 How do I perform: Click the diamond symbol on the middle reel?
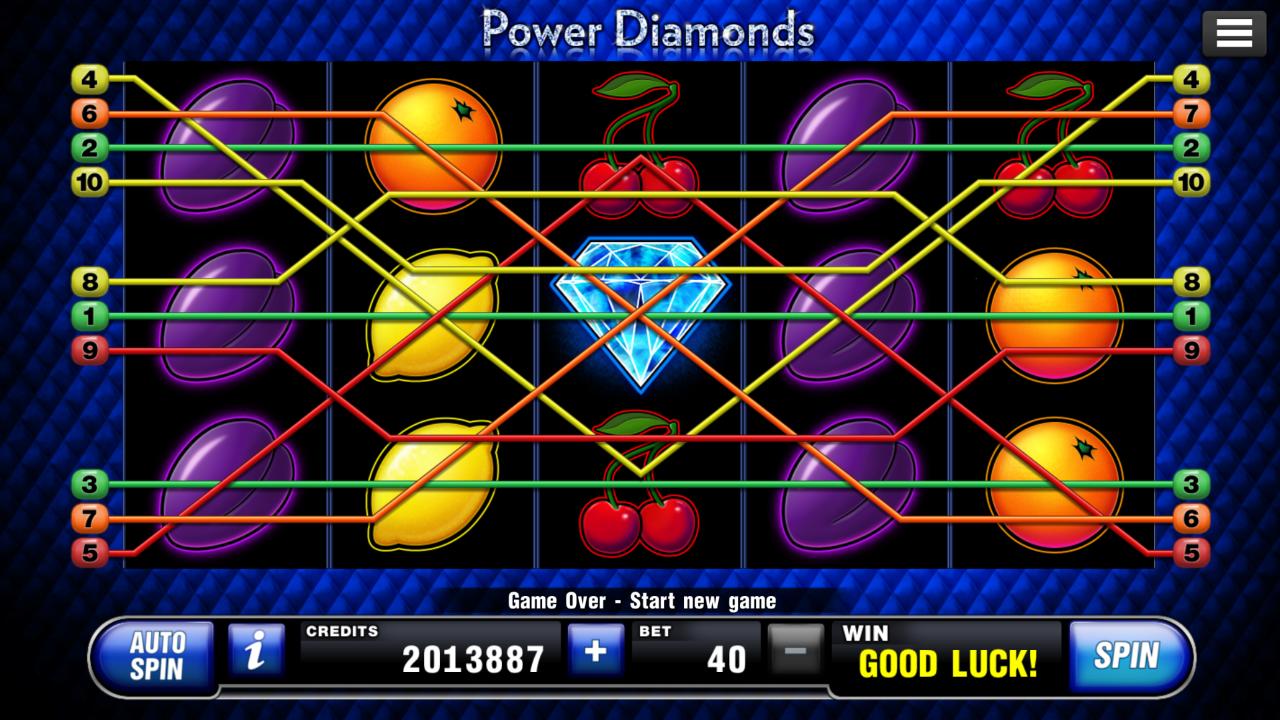pos(639,310)
